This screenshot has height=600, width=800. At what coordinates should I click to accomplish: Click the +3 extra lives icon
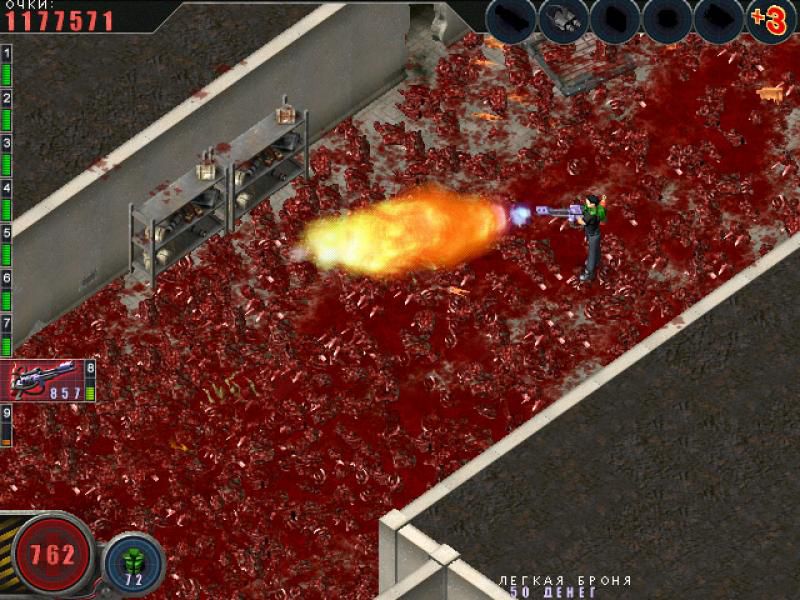(770, 20)
